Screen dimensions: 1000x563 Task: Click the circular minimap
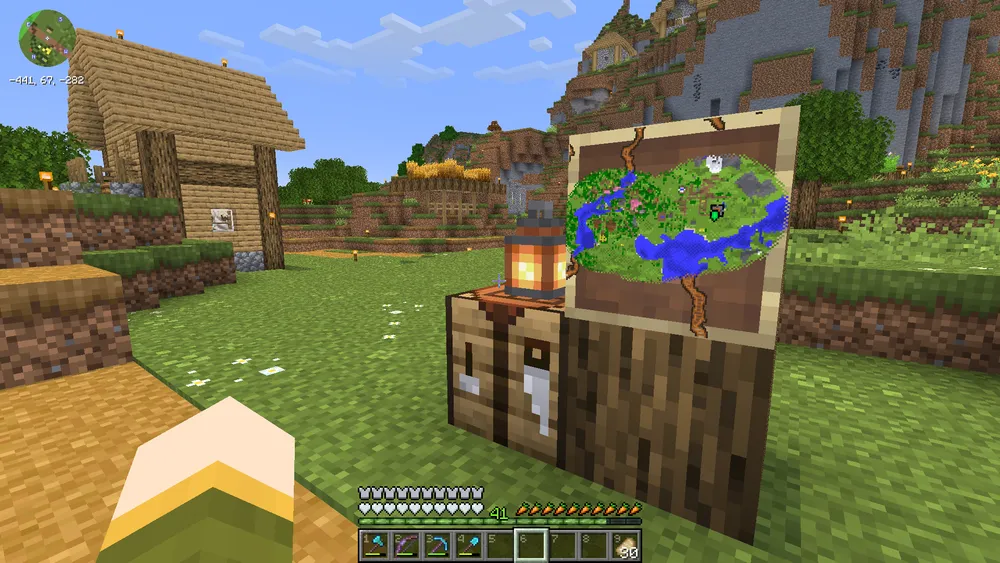[47, 38]
